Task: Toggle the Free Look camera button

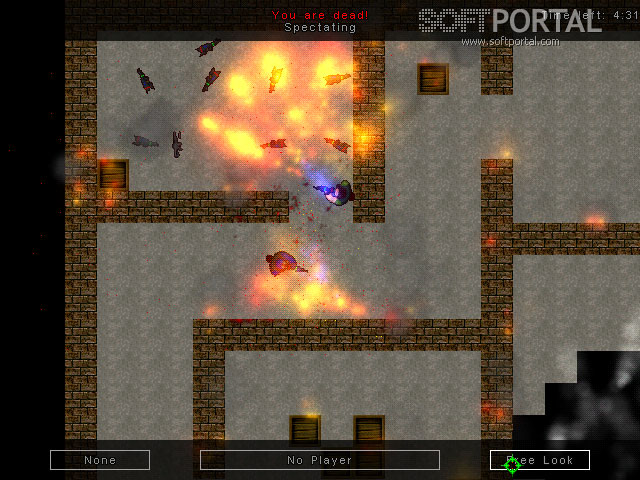Action: [x=540, y=460]
